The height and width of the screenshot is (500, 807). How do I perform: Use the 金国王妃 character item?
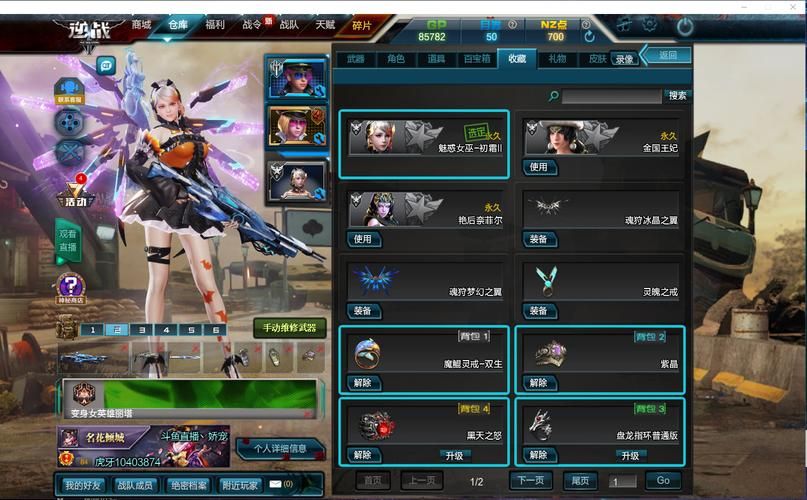[539, 167]
